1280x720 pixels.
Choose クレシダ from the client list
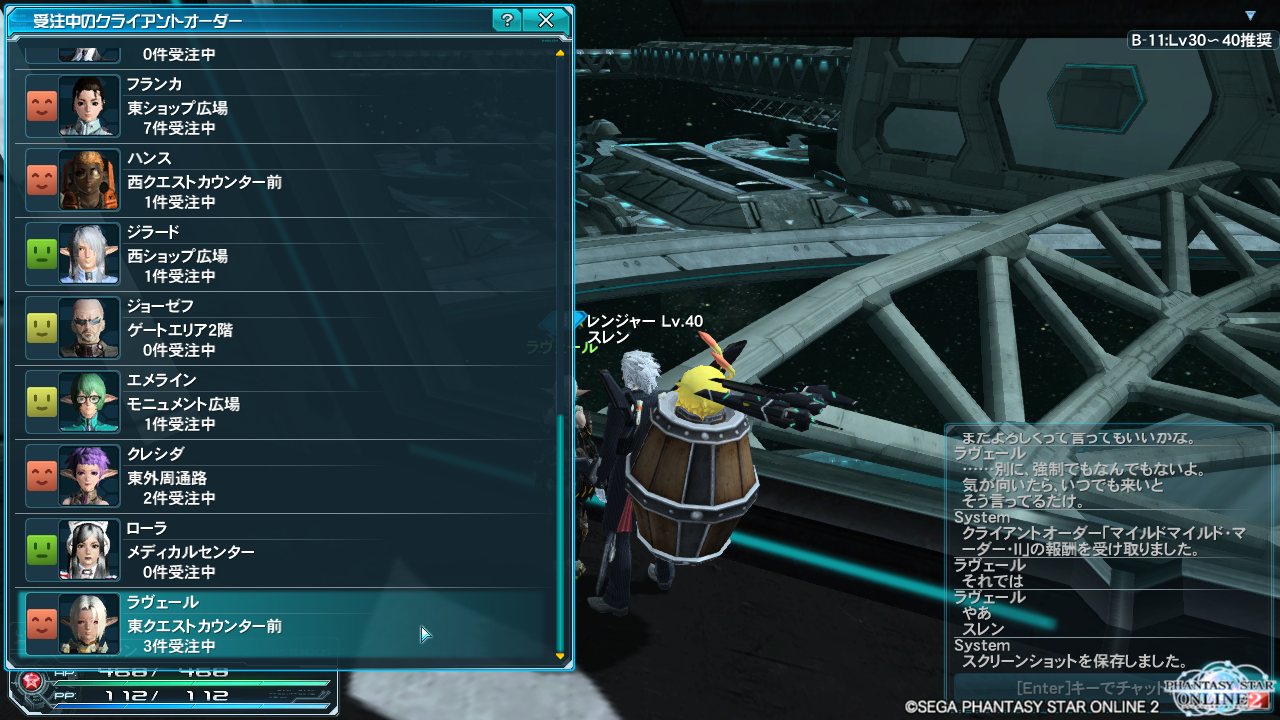tap(285, 476)
